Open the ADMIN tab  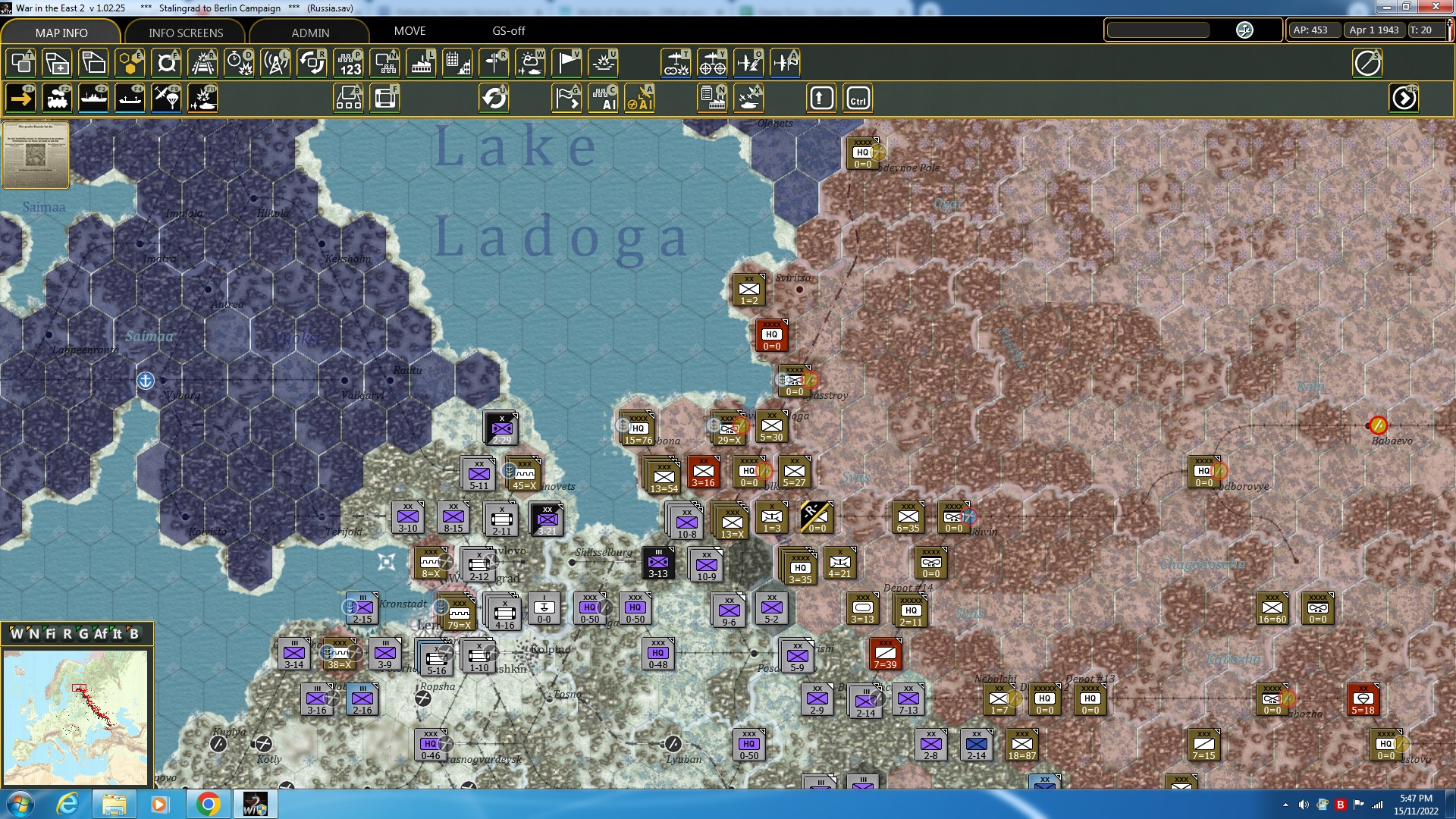point(311,33)
